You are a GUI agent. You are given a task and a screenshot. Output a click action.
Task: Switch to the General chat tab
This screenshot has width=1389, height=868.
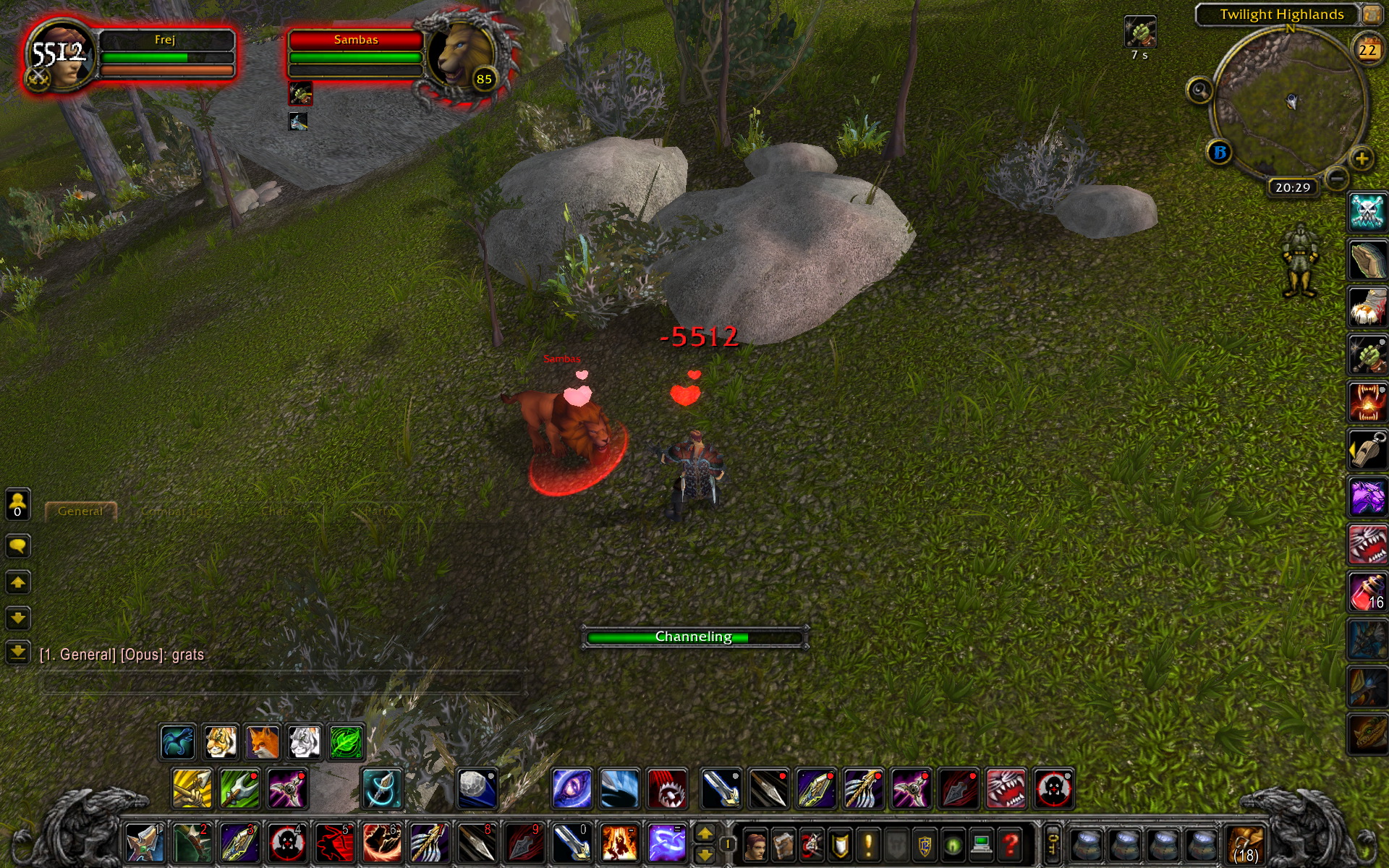coord(80,511)
